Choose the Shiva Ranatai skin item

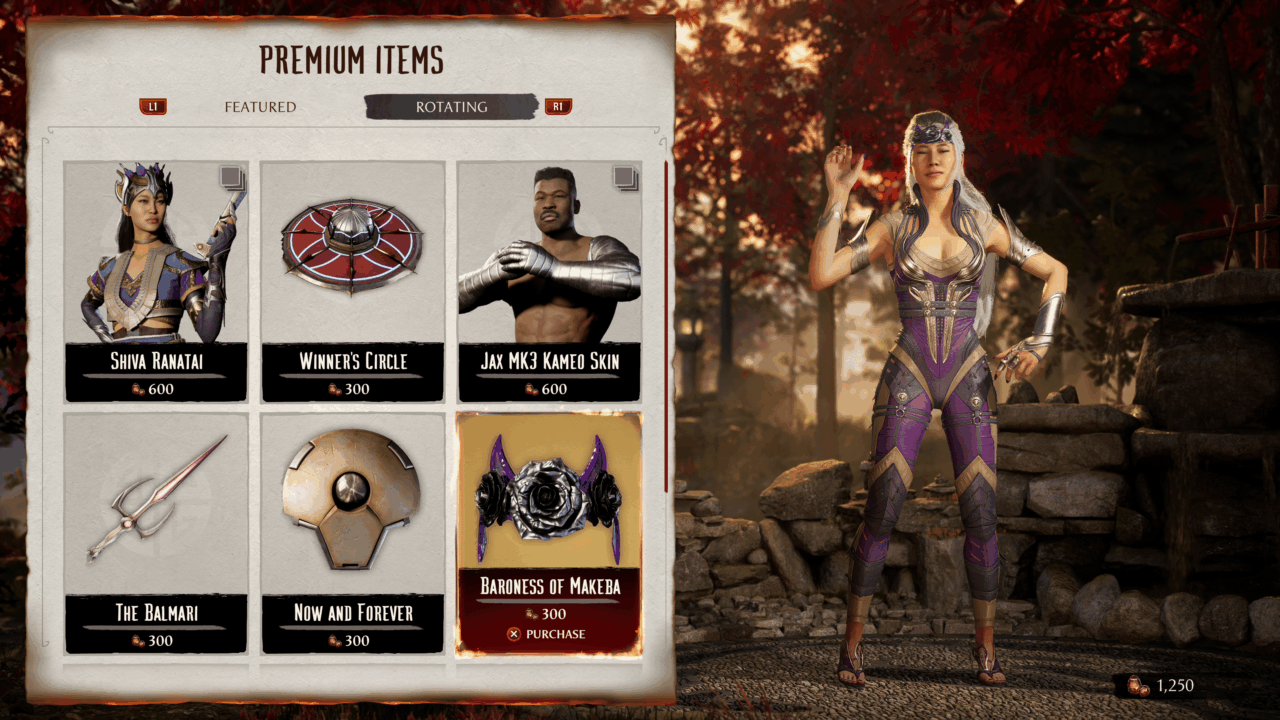pos(156,281)
